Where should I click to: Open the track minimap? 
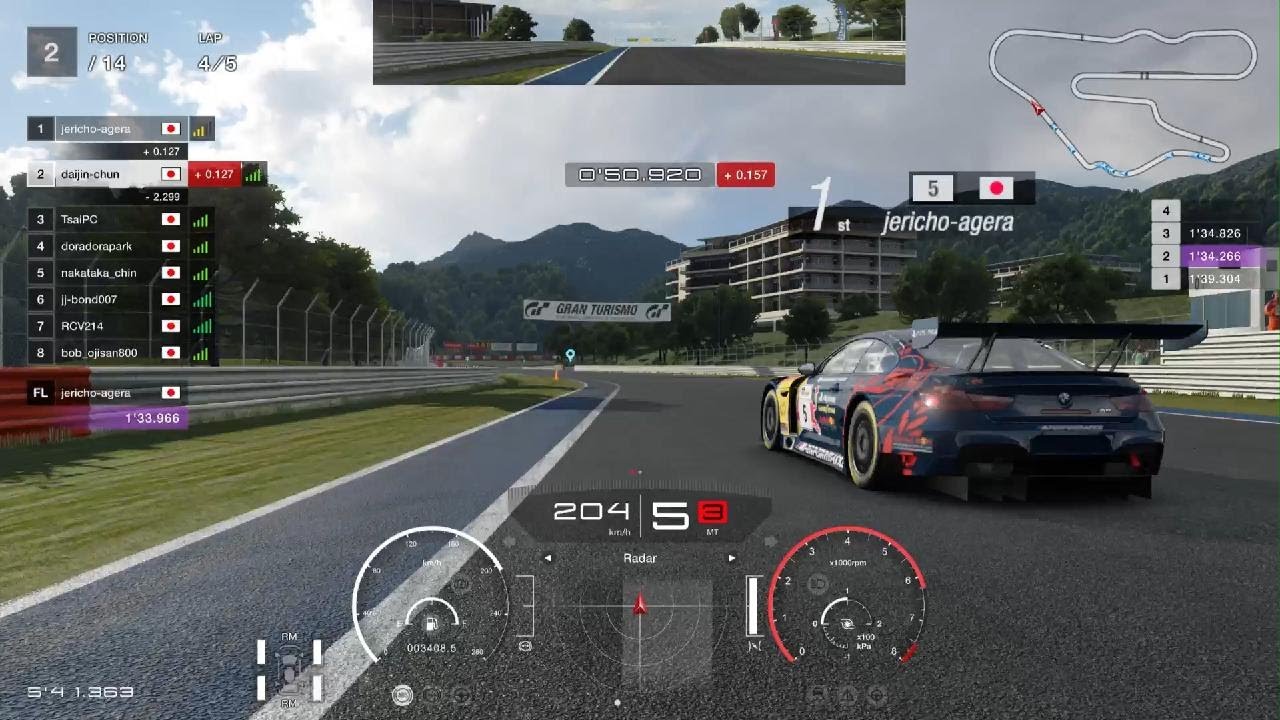tap(1122, 93)
